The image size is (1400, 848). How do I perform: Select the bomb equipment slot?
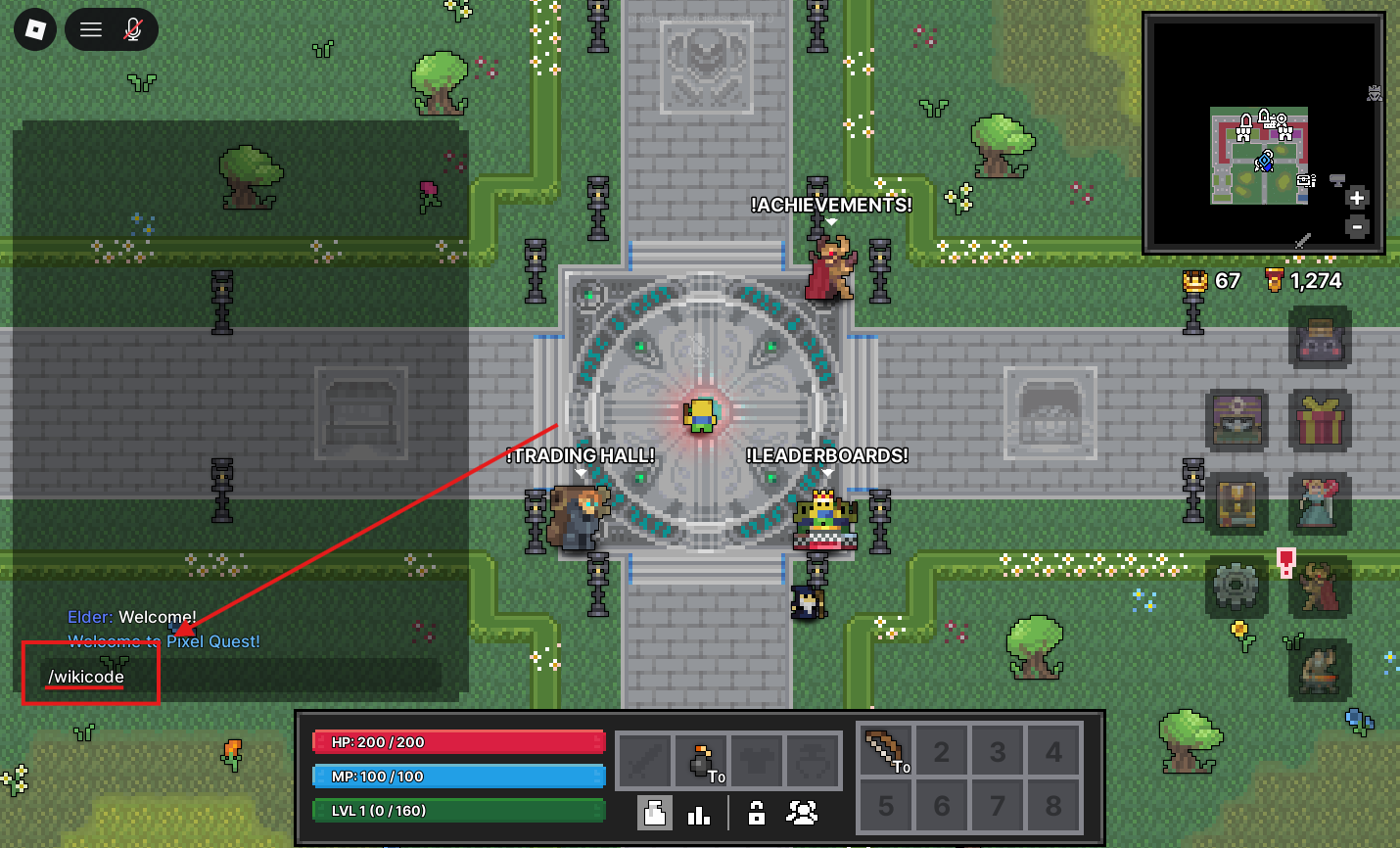point(701,760)
